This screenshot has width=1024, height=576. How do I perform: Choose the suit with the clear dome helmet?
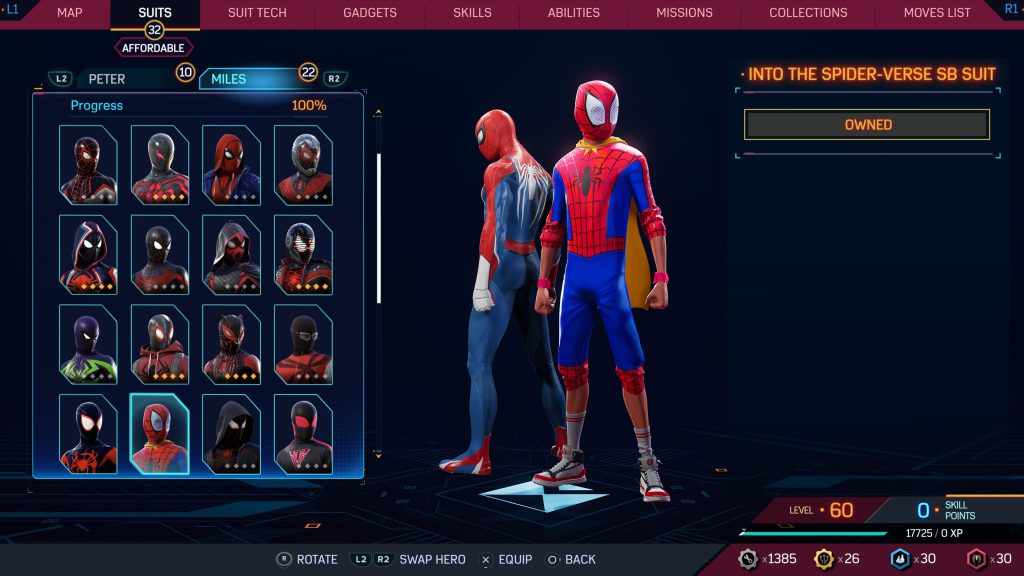point(303,165)
